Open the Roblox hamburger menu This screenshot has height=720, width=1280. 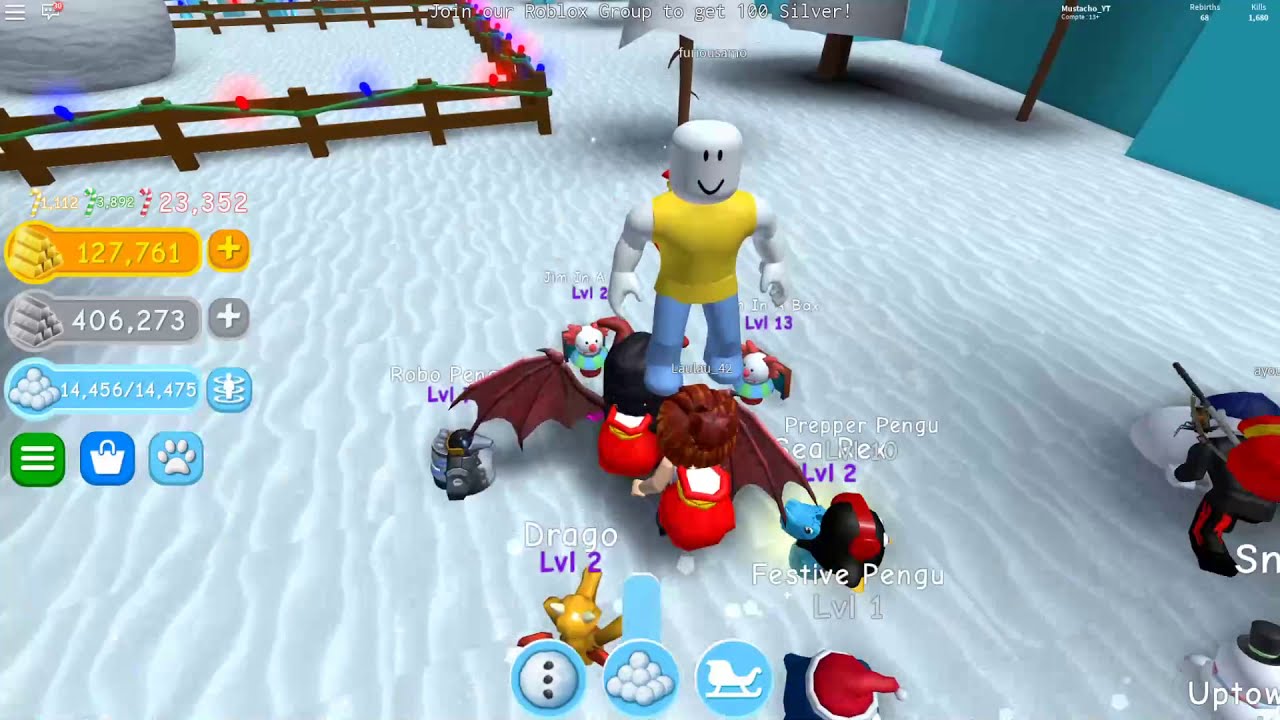(x=15, y=12)
